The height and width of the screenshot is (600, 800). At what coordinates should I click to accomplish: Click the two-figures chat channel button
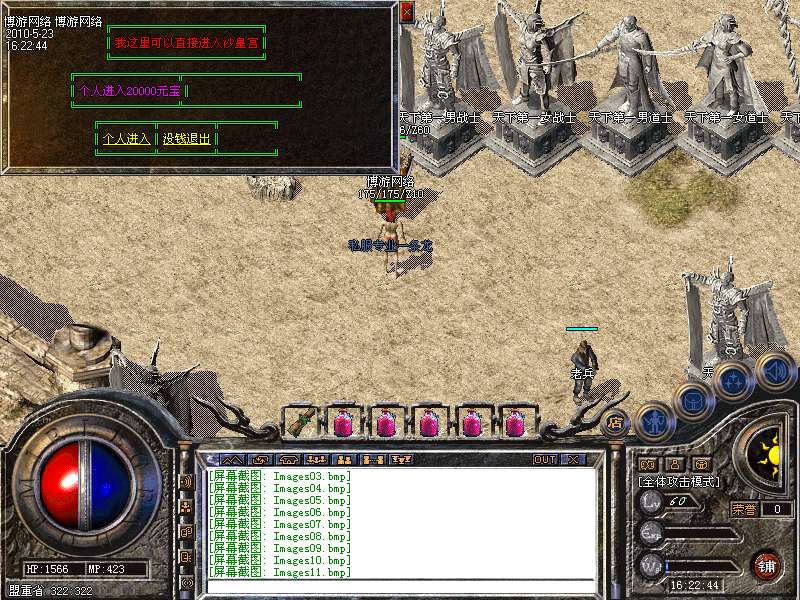pos(343,459)
